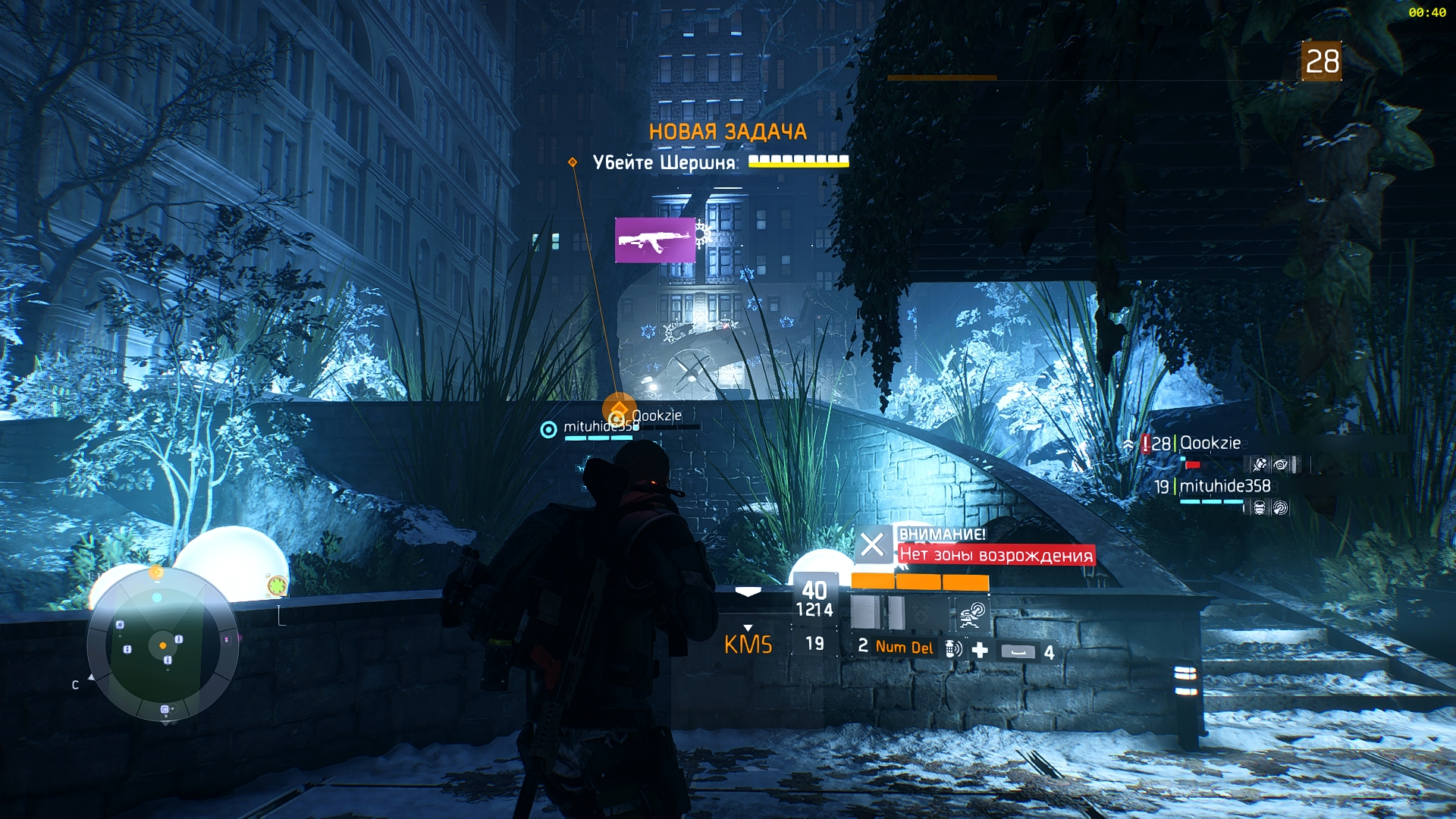Image resolution: width=1456 pixels, height=819 pixels.
Task: Click the pulse eye icon next to Qookzie's sticky bomb
Action: [1281, 464]
